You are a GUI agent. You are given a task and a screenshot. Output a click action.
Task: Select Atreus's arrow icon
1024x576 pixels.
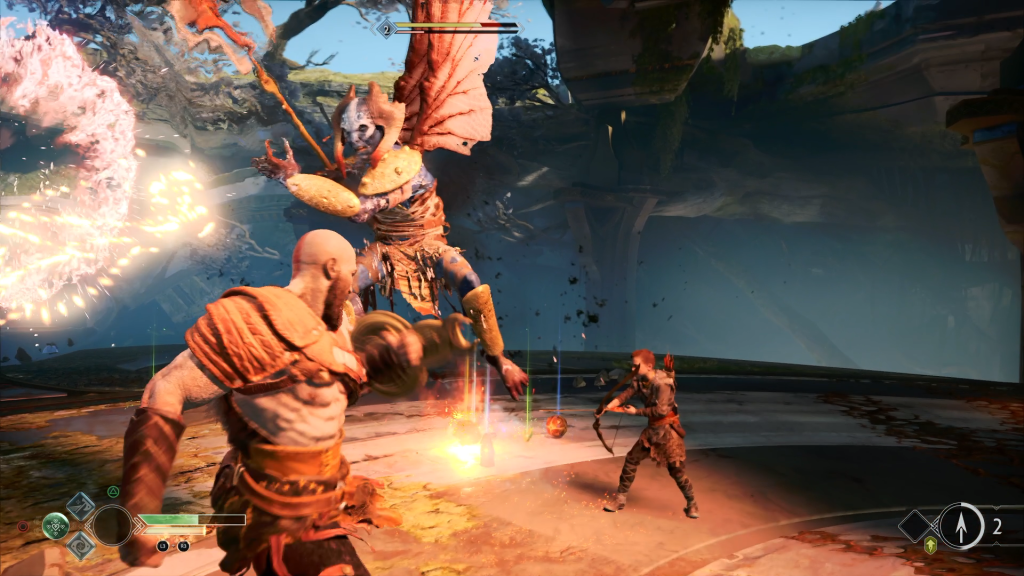point(961,526)
